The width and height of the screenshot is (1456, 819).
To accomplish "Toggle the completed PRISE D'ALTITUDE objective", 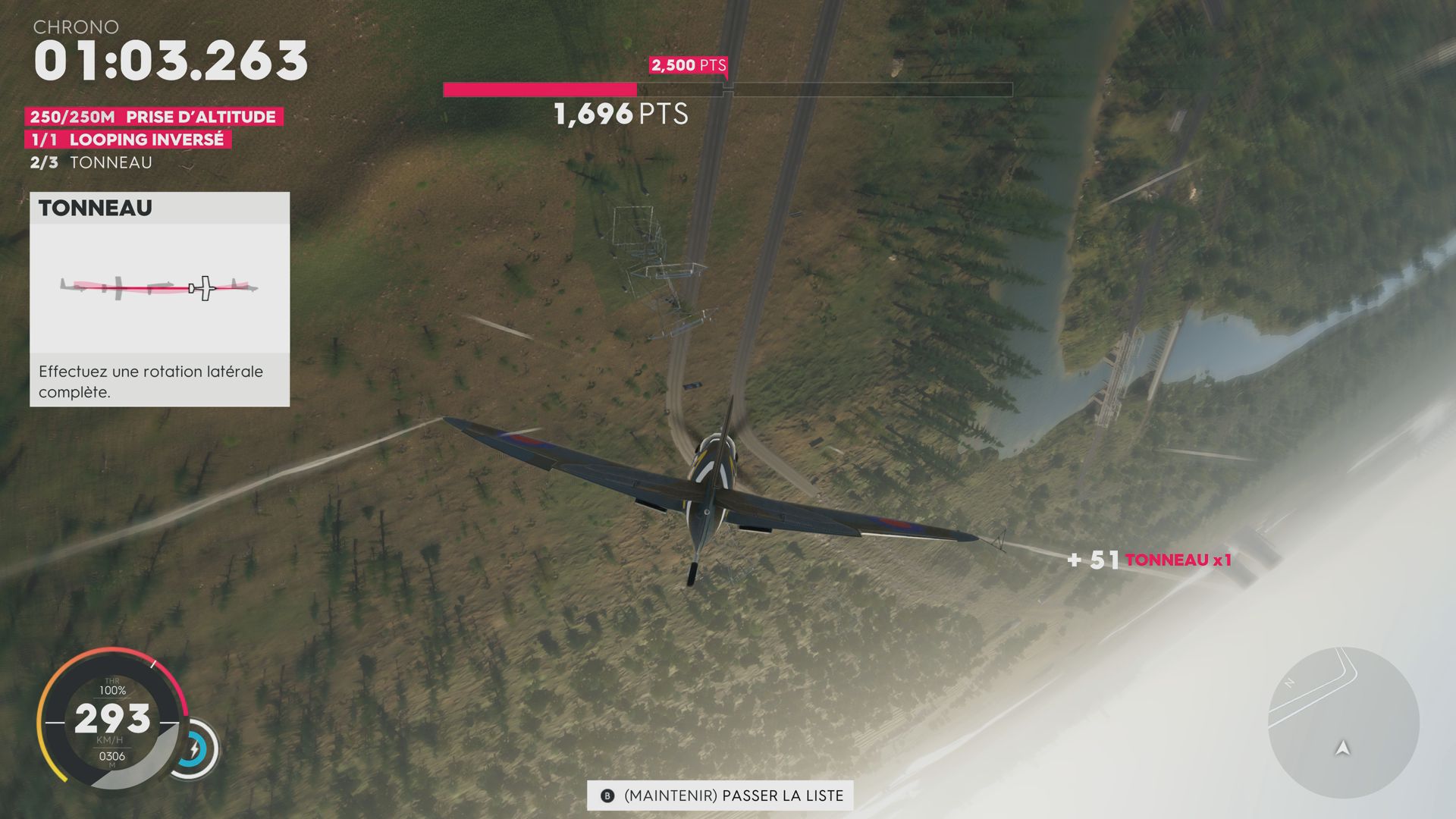I will coord(155,117).
